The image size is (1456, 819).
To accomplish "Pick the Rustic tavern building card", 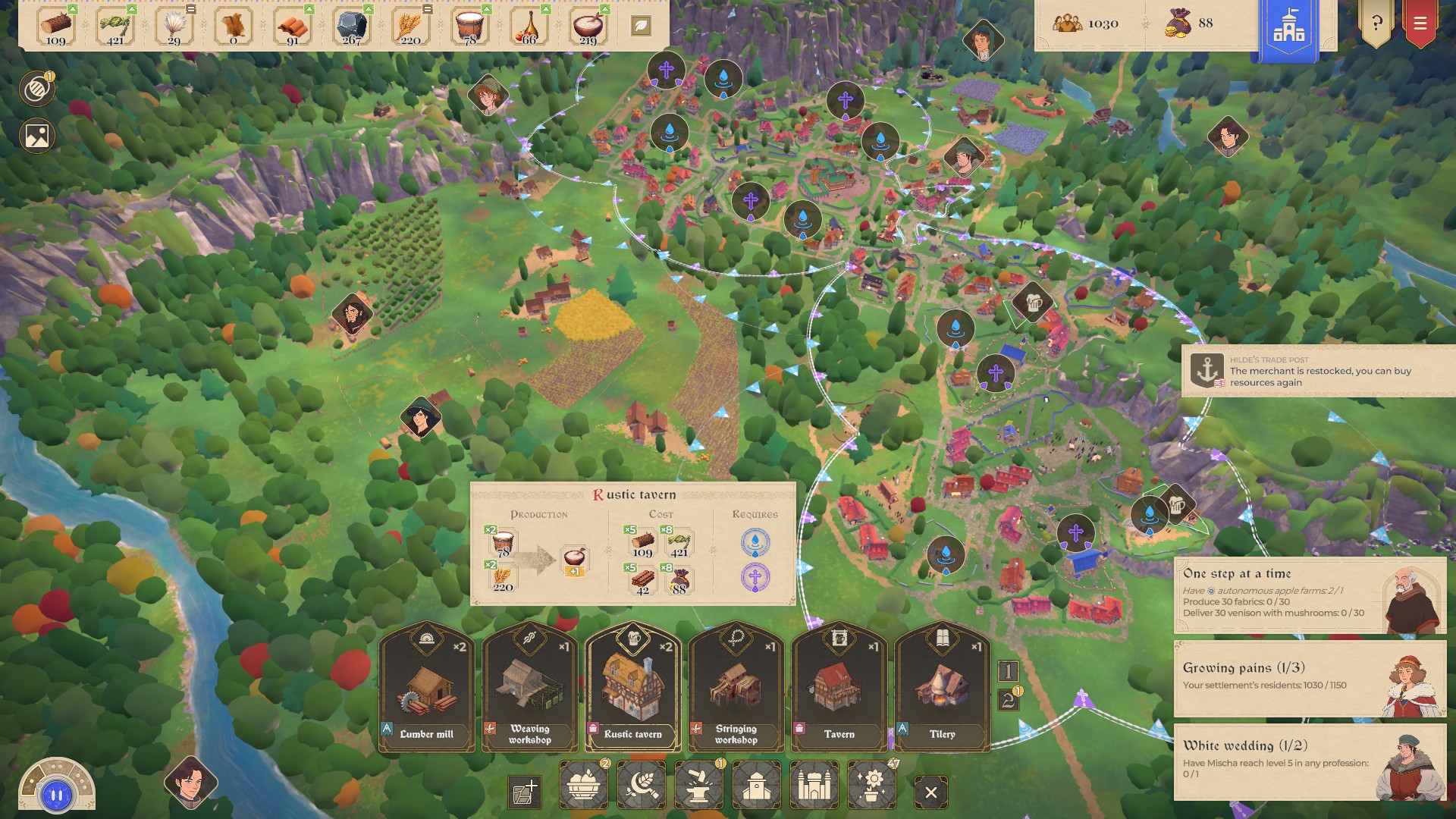I will tap(633, 689).
